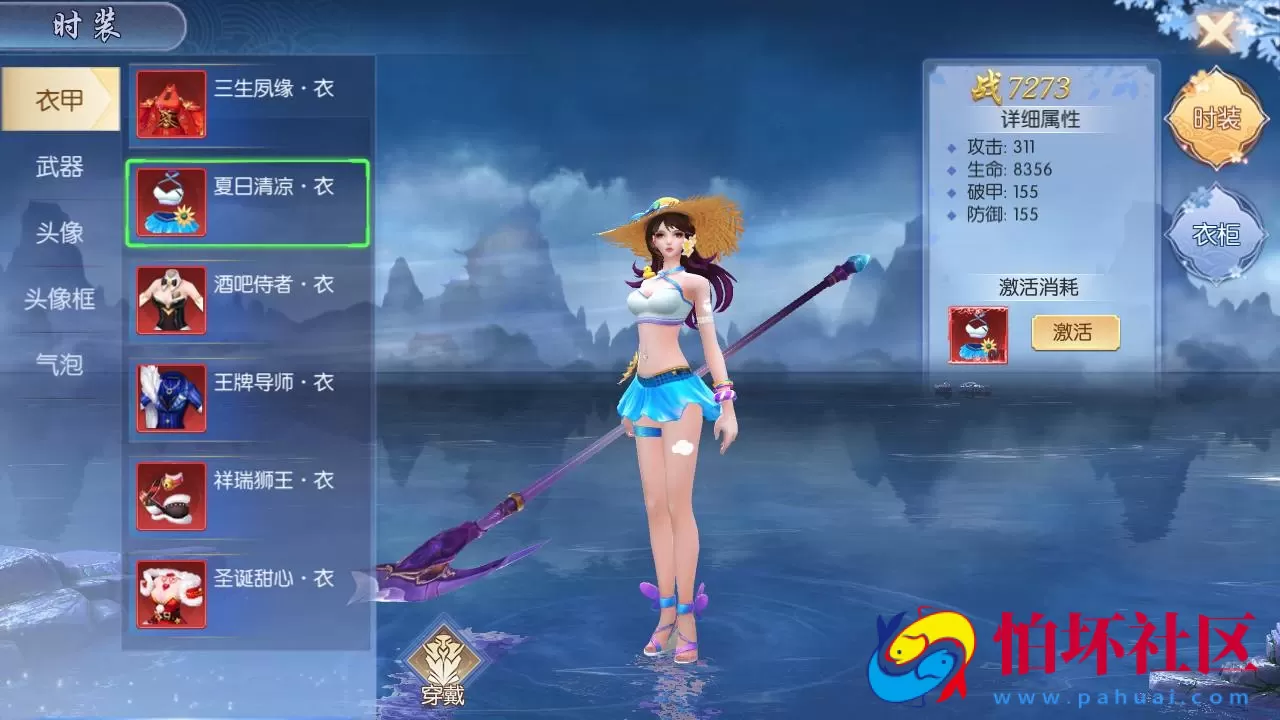
Task: Click the 时装 fashion side button
Action: tap(1218, 120)
